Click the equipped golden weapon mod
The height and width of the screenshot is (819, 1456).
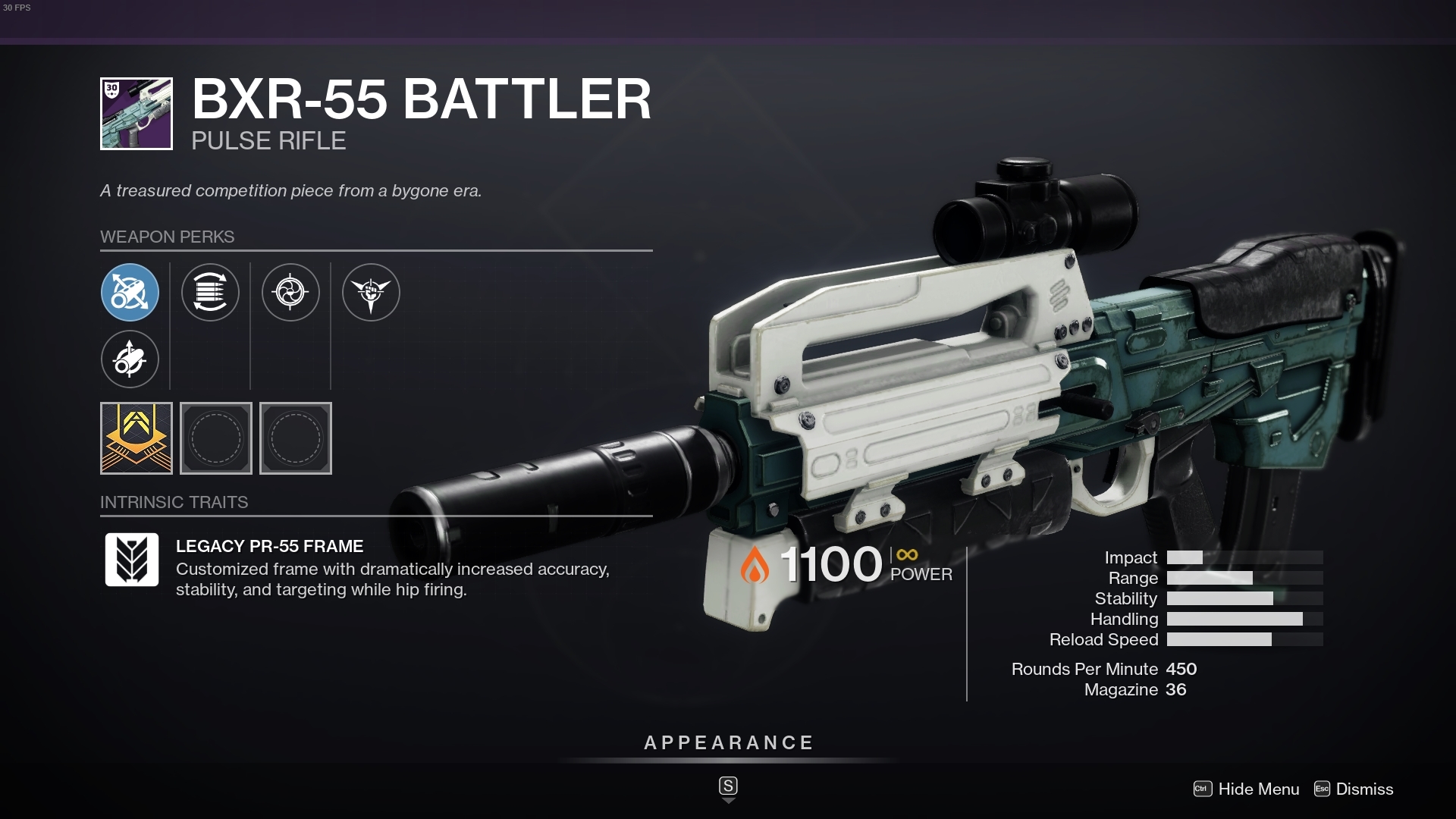point(136,438)
